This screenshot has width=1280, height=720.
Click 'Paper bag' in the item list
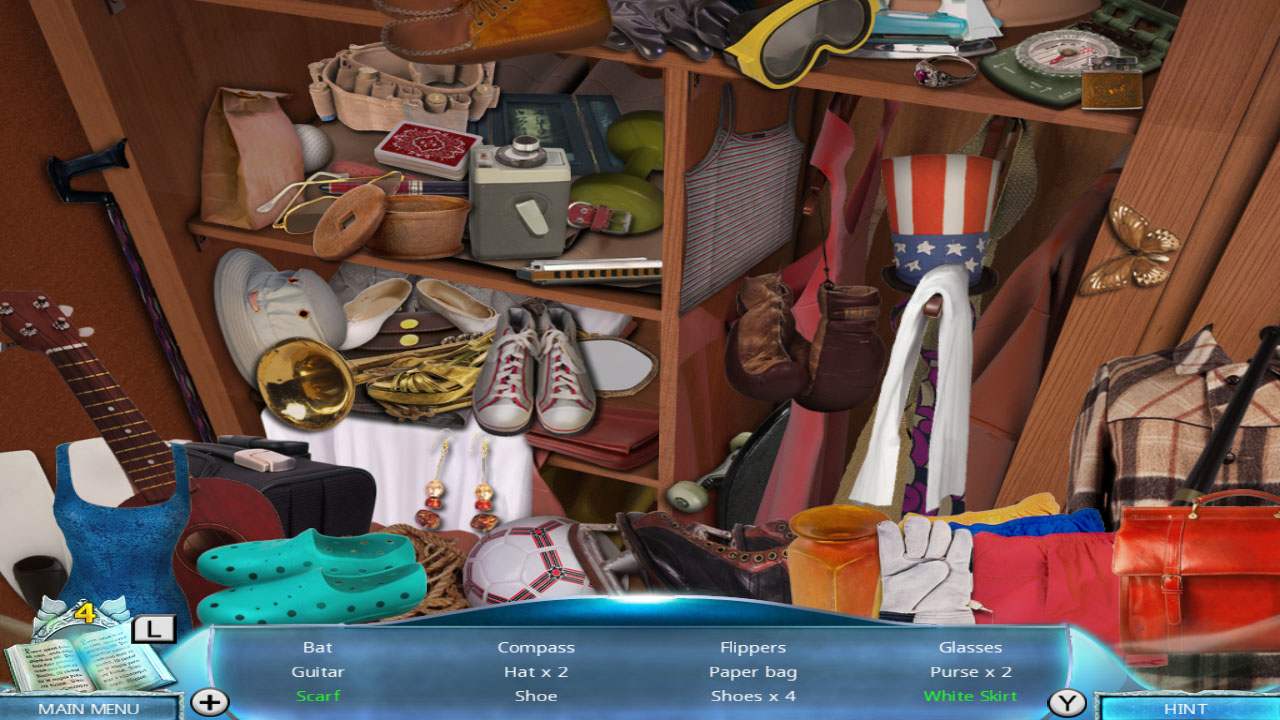click(x=753, y=671)
